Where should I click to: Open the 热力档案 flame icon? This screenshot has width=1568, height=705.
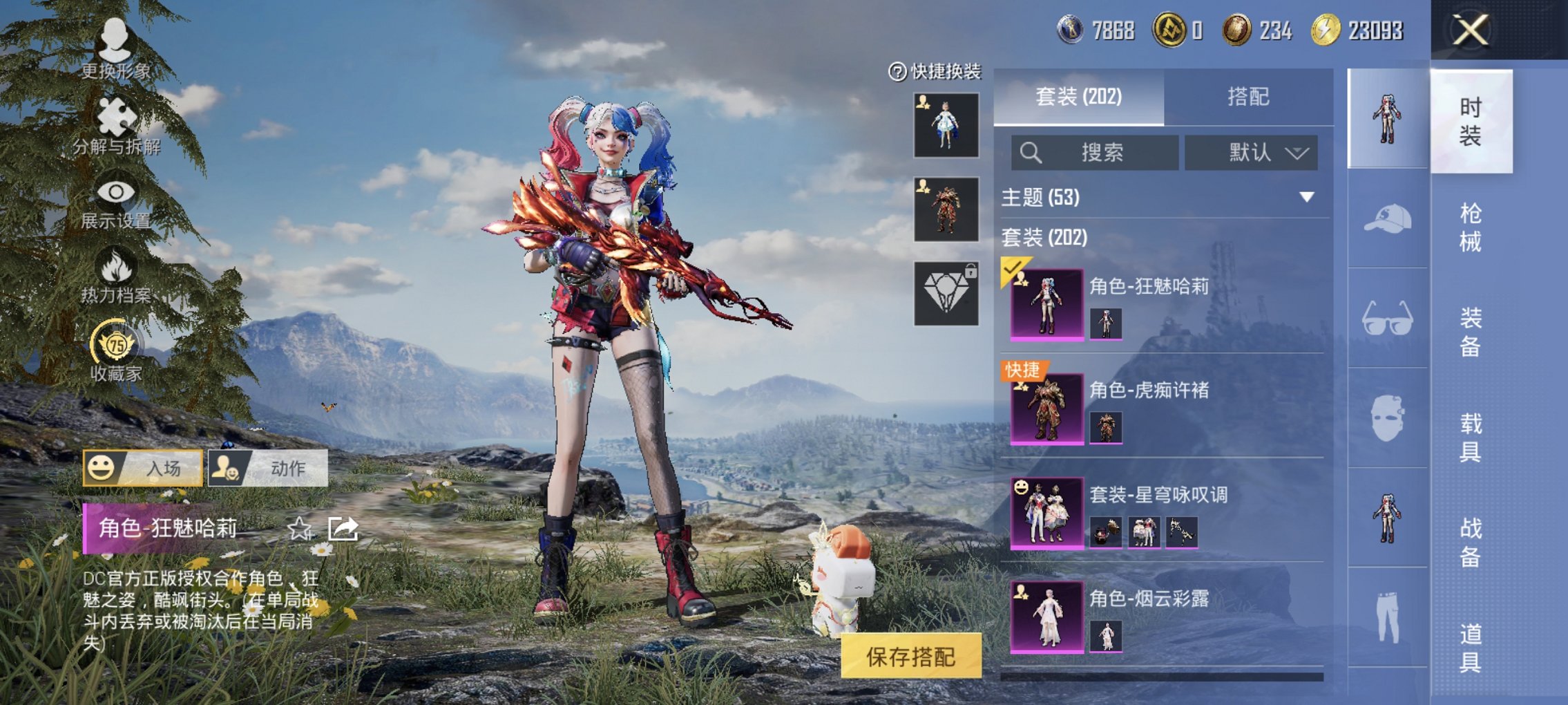(116, 276)
